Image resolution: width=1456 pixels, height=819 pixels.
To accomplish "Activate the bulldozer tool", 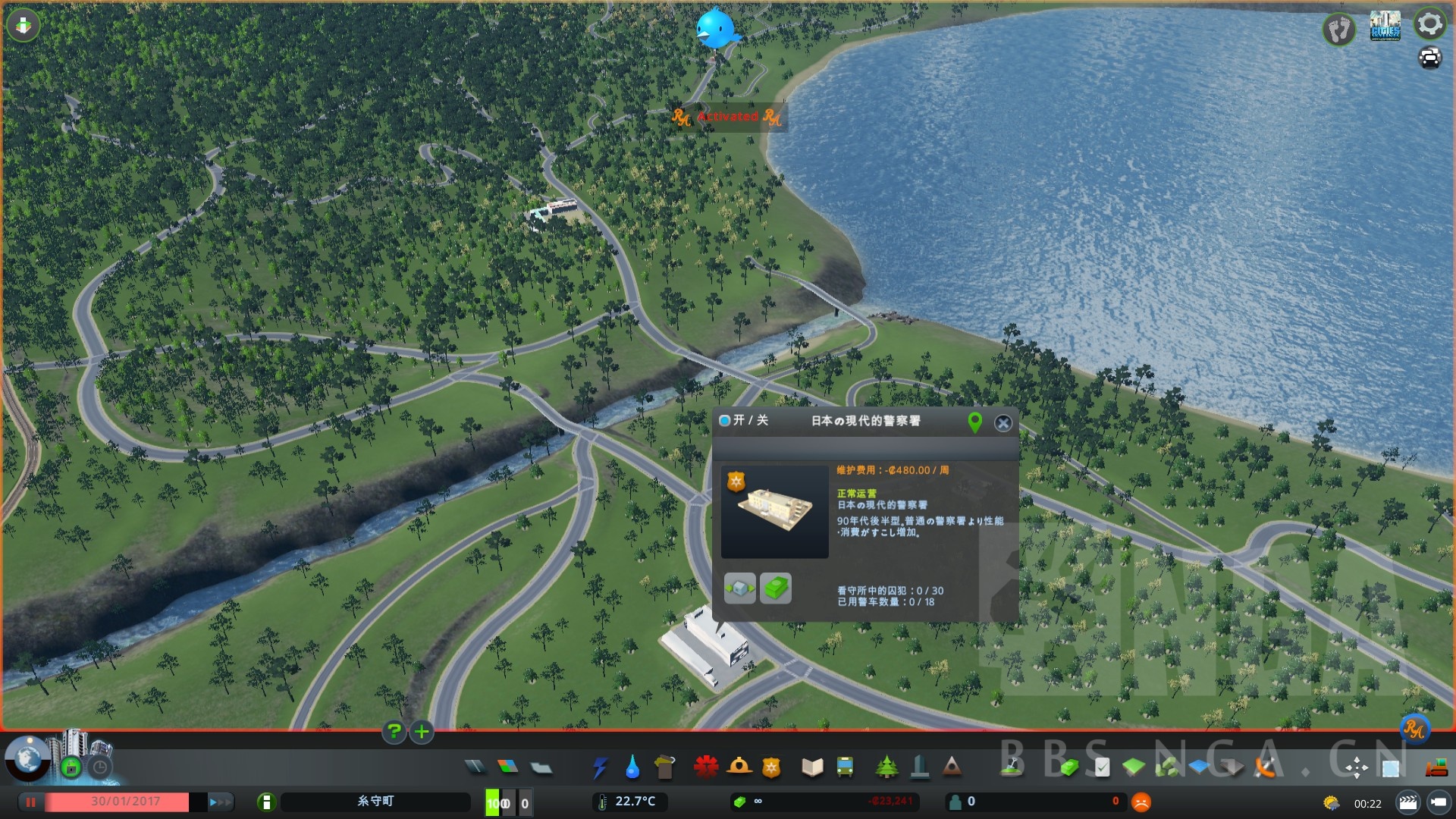I will 1436,769.
